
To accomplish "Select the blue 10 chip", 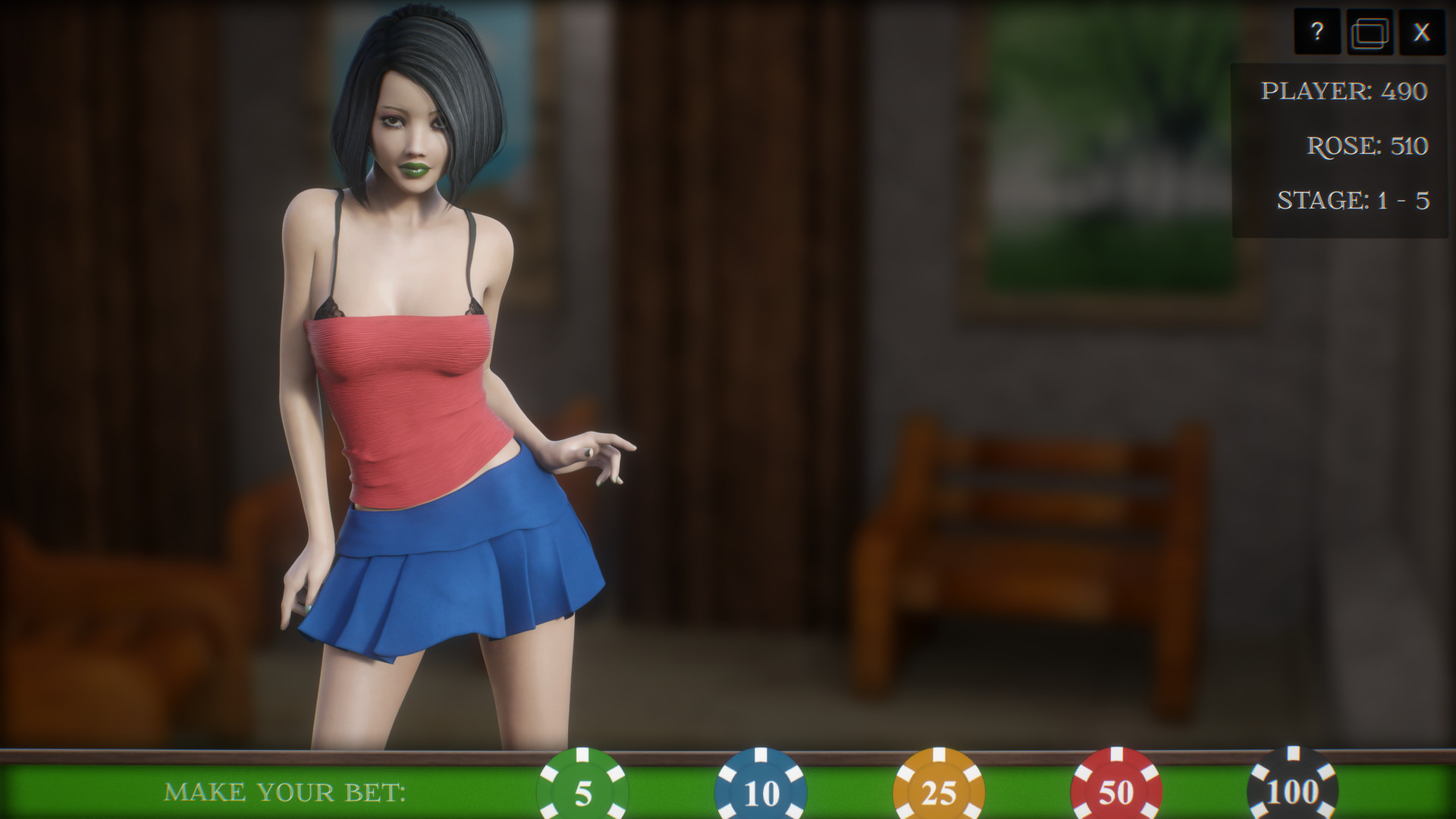I will (x=760, y=791).
